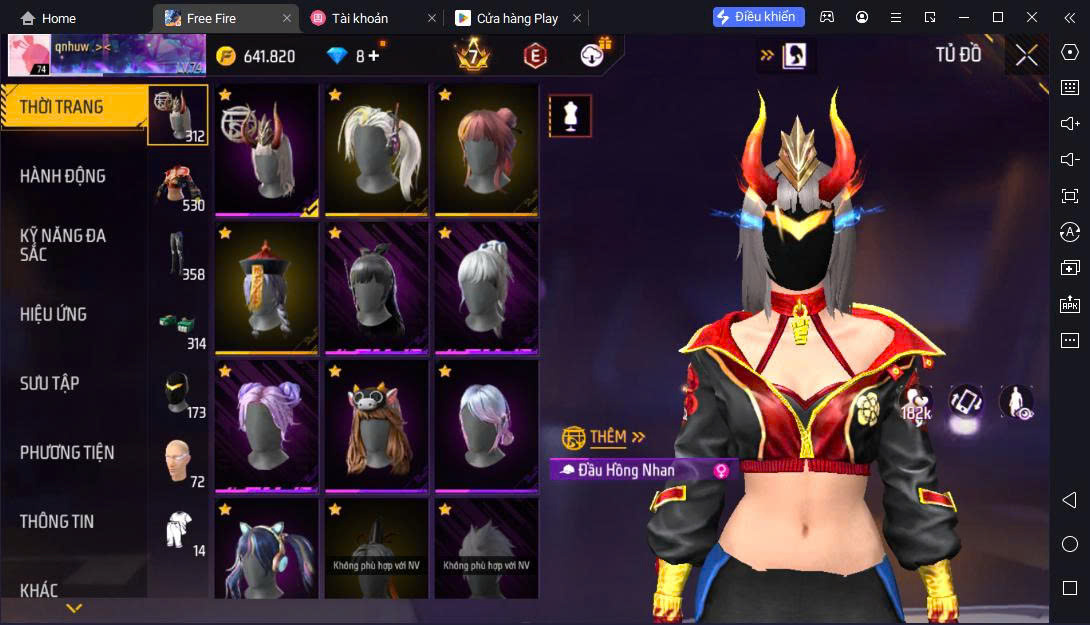Close the TỦ ĐỒ wardrobe screen
The image size is (1090, 625).
[x=1026, y=55]
